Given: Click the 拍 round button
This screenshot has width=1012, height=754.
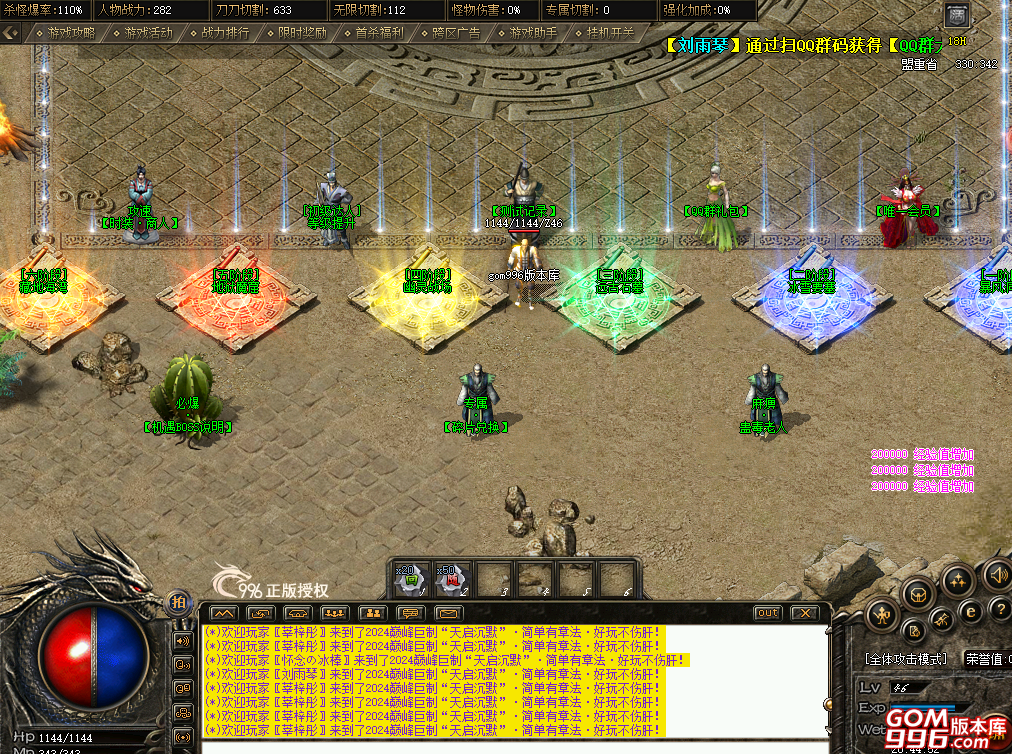Looking at the screenshot, I should 179,601.
